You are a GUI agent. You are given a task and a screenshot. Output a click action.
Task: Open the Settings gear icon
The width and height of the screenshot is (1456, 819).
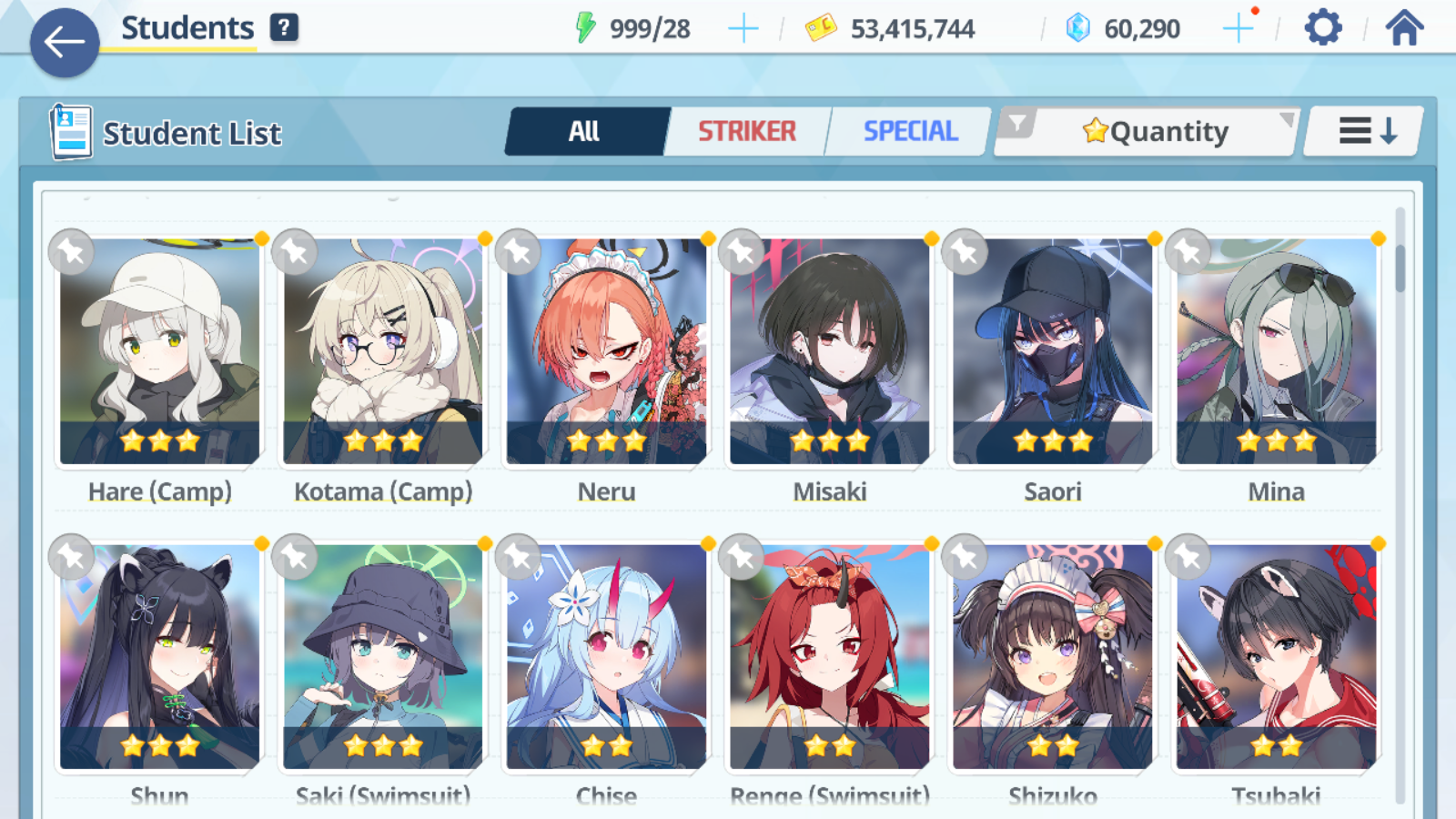coord(1321,26)
